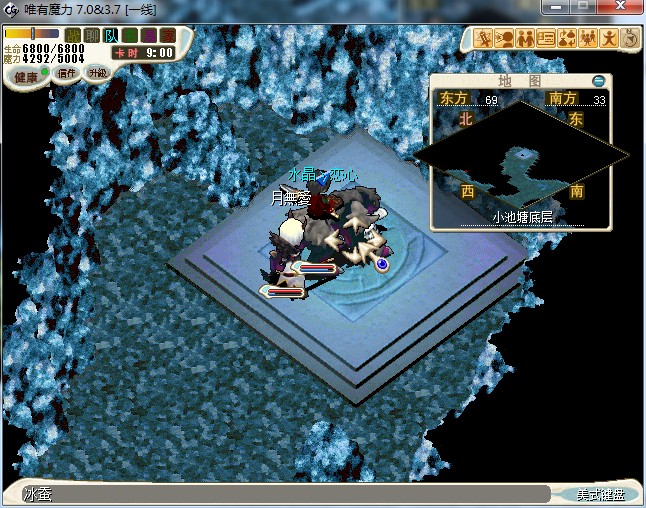The image size is (646, 508).
Task: Toggle the 名 name card switch
Action: [x=129, y=36]
